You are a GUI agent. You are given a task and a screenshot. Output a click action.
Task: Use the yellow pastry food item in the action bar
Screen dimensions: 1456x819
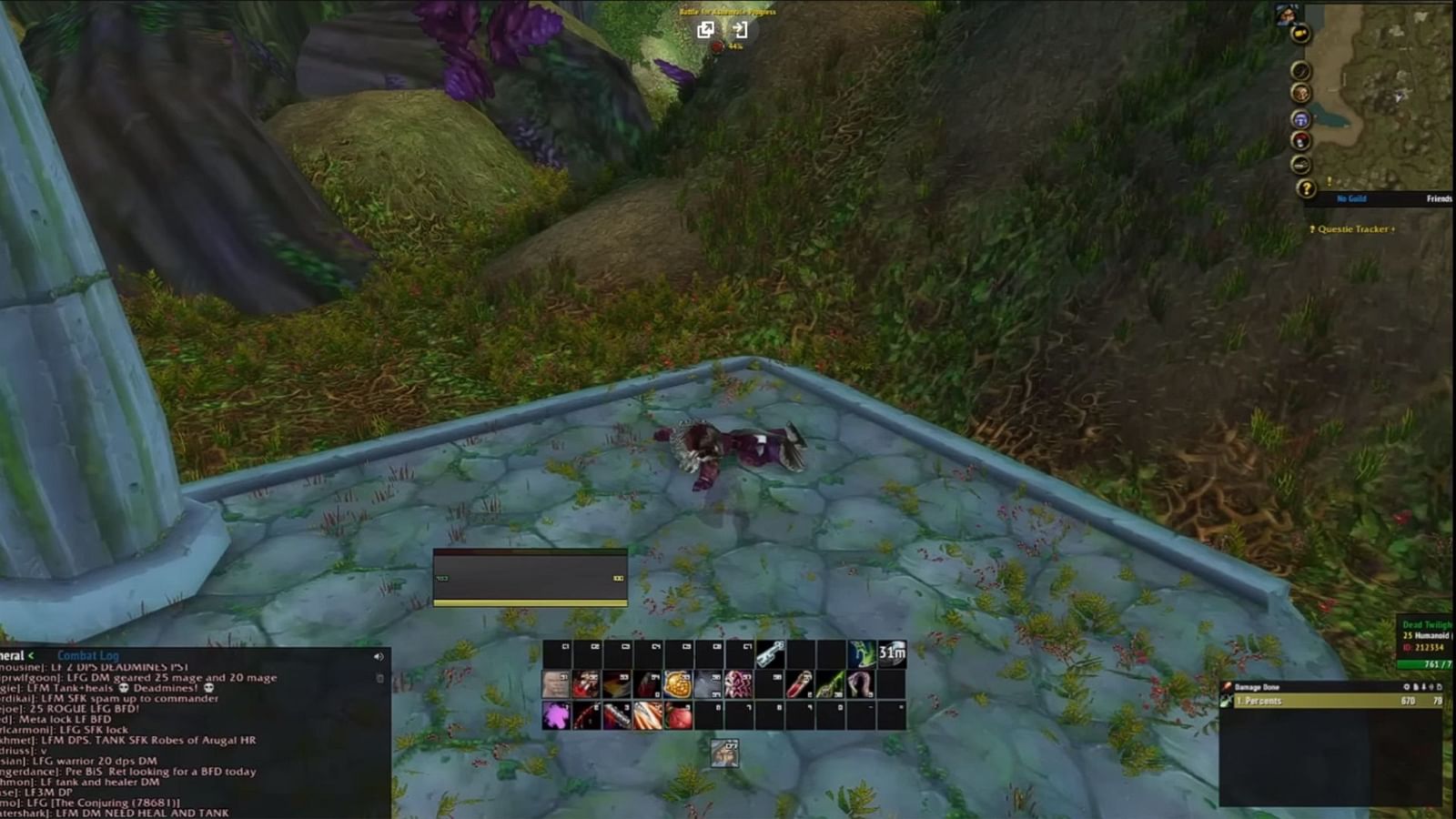click(677, 683)
